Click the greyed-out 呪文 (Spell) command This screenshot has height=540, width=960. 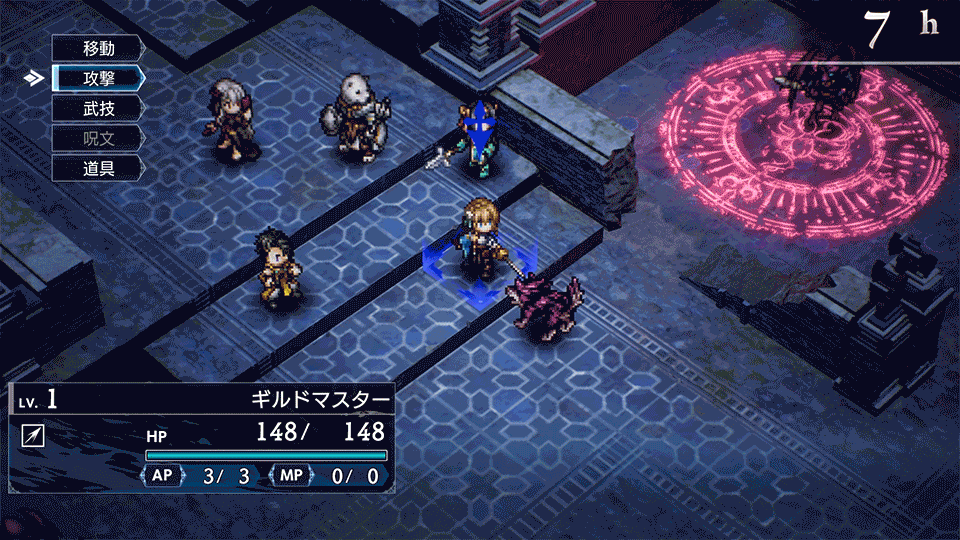point(98,137)
